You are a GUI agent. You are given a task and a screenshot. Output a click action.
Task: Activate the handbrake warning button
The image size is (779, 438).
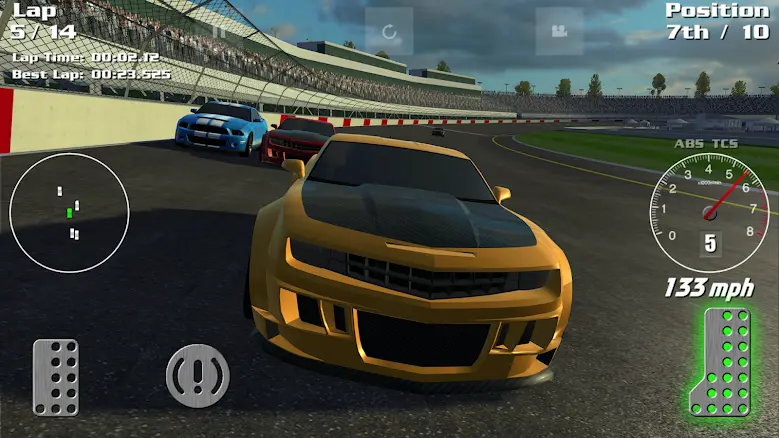click(x=197, y=376)
